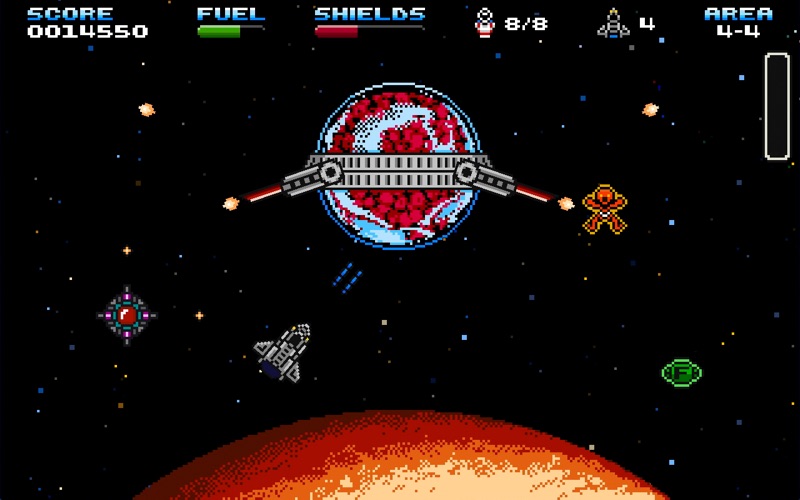
Task: Click the astronaut rescue tracker icon
Action: tap(485, 22)
